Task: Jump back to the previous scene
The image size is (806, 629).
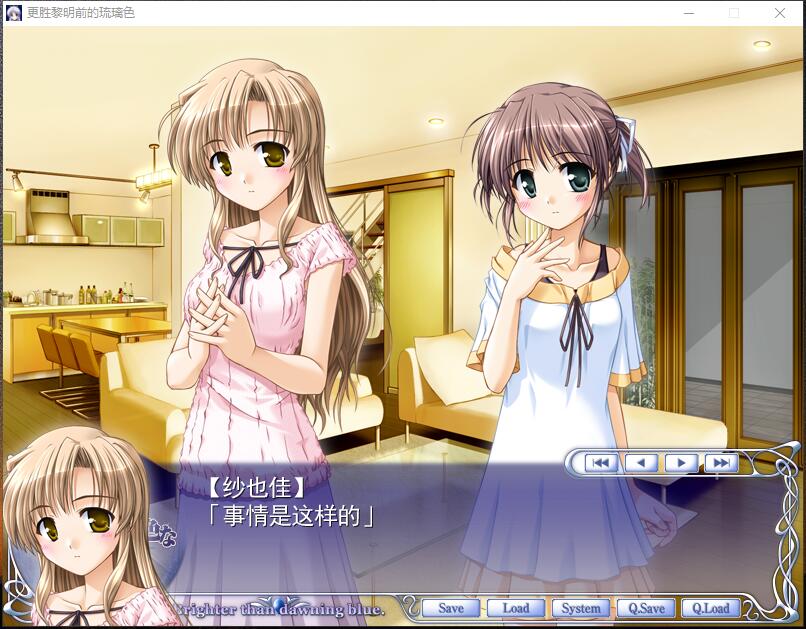Action: [x=601, y=462]
